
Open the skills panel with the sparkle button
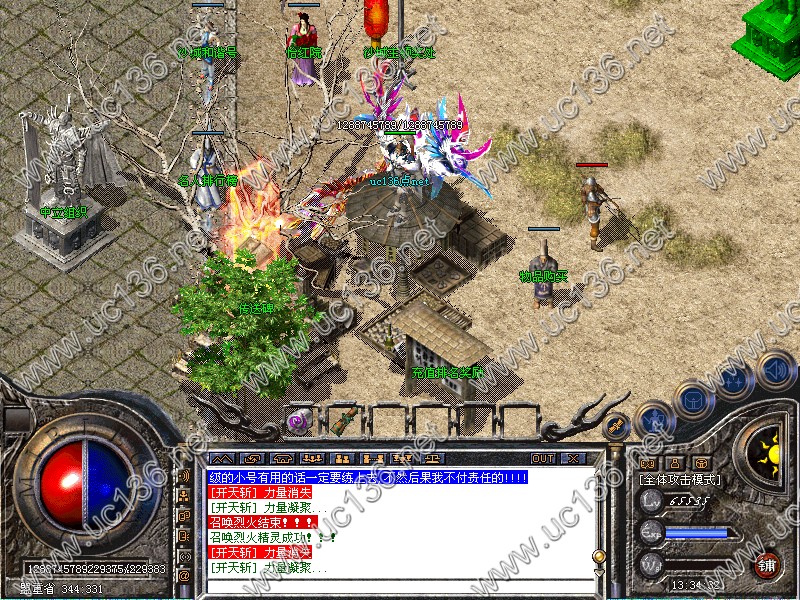(x=735, y=382)
